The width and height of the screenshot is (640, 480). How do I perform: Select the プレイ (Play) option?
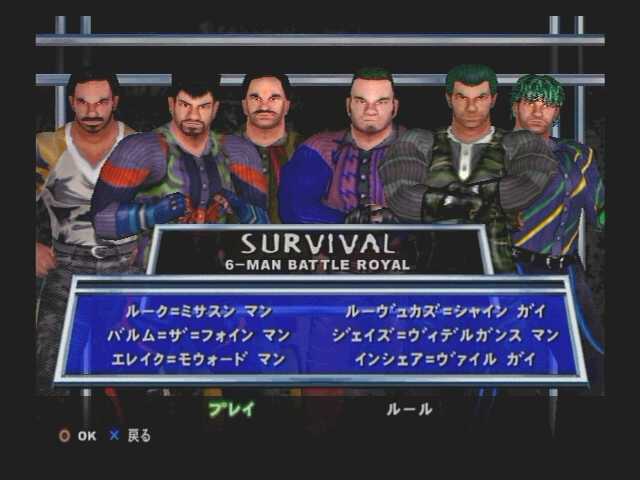[x=231, y=409]
